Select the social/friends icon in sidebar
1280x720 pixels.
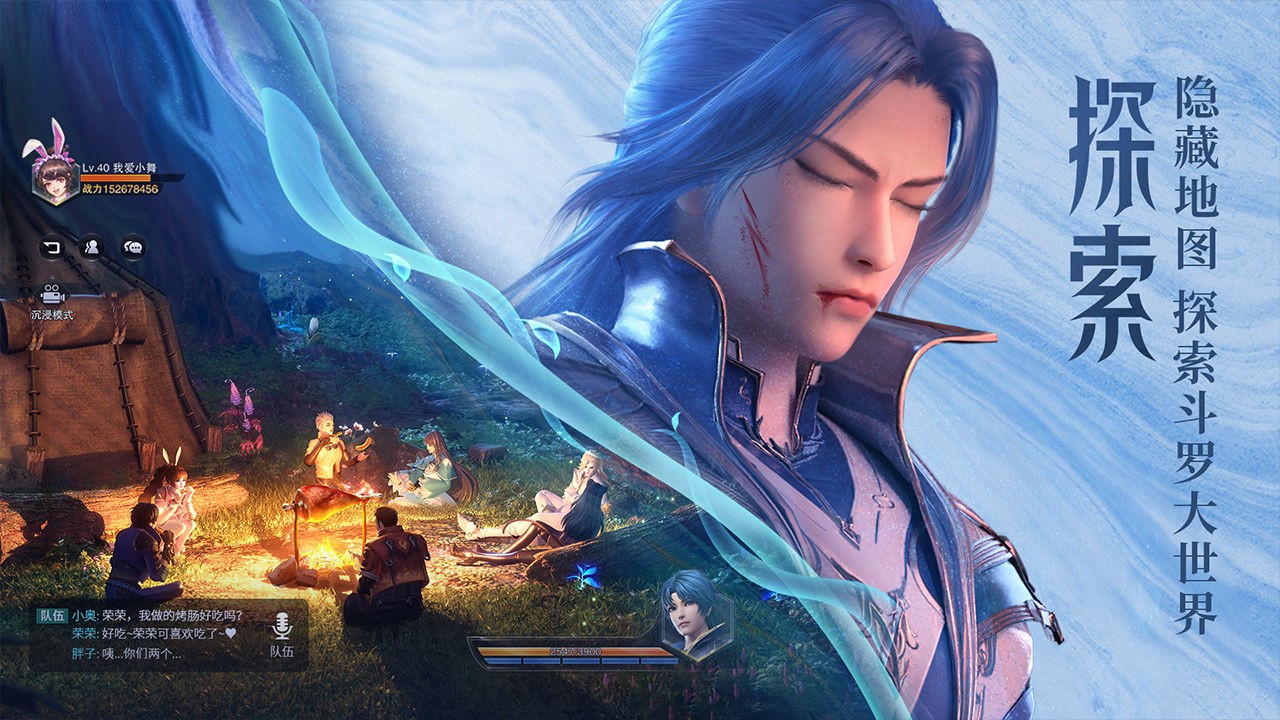pos(92,248)
